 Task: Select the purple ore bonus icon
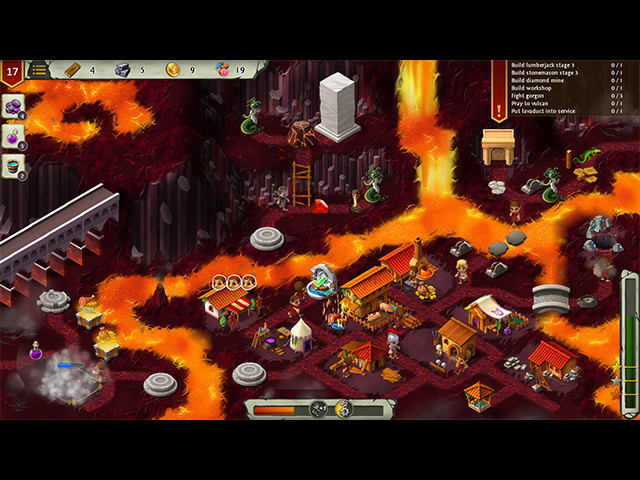[x=14, y=106]
